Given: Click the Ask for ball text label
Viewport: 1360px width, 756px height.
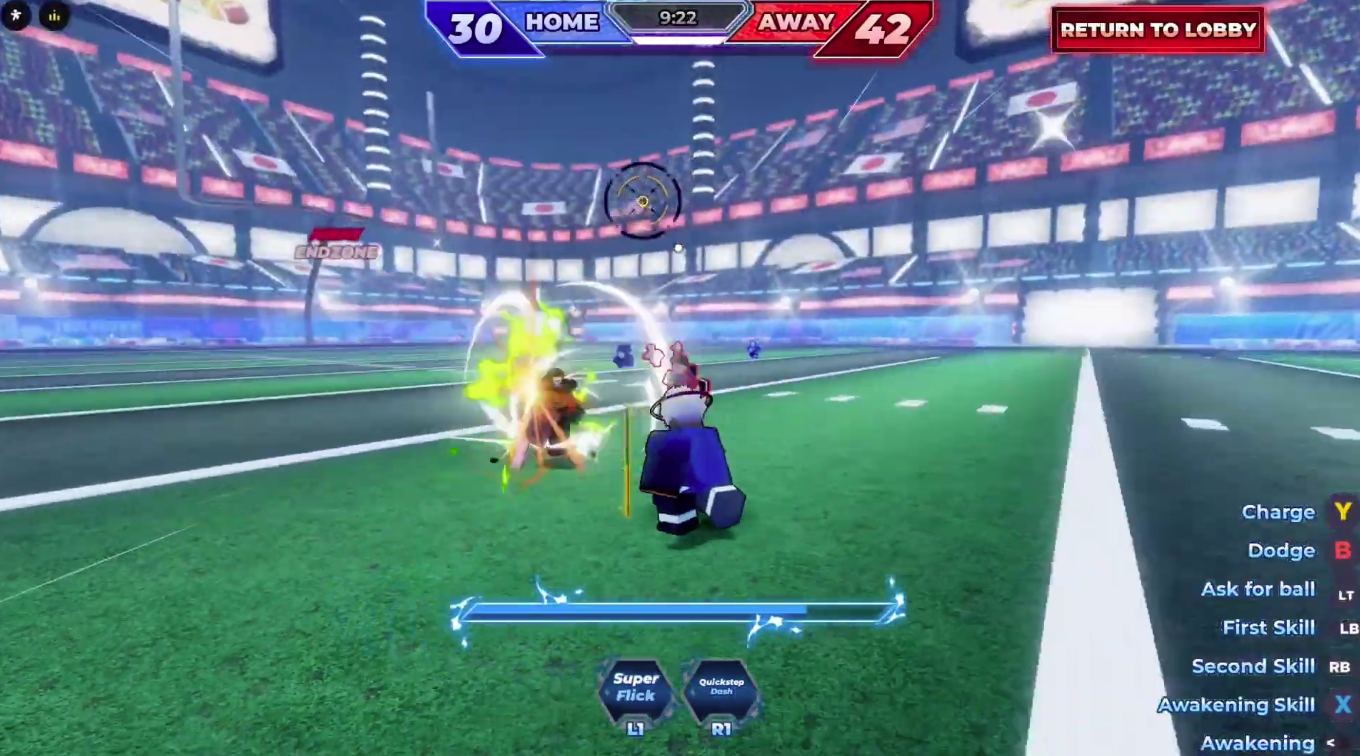Looking at the screenshot, I should click(x=1257, y=589).
